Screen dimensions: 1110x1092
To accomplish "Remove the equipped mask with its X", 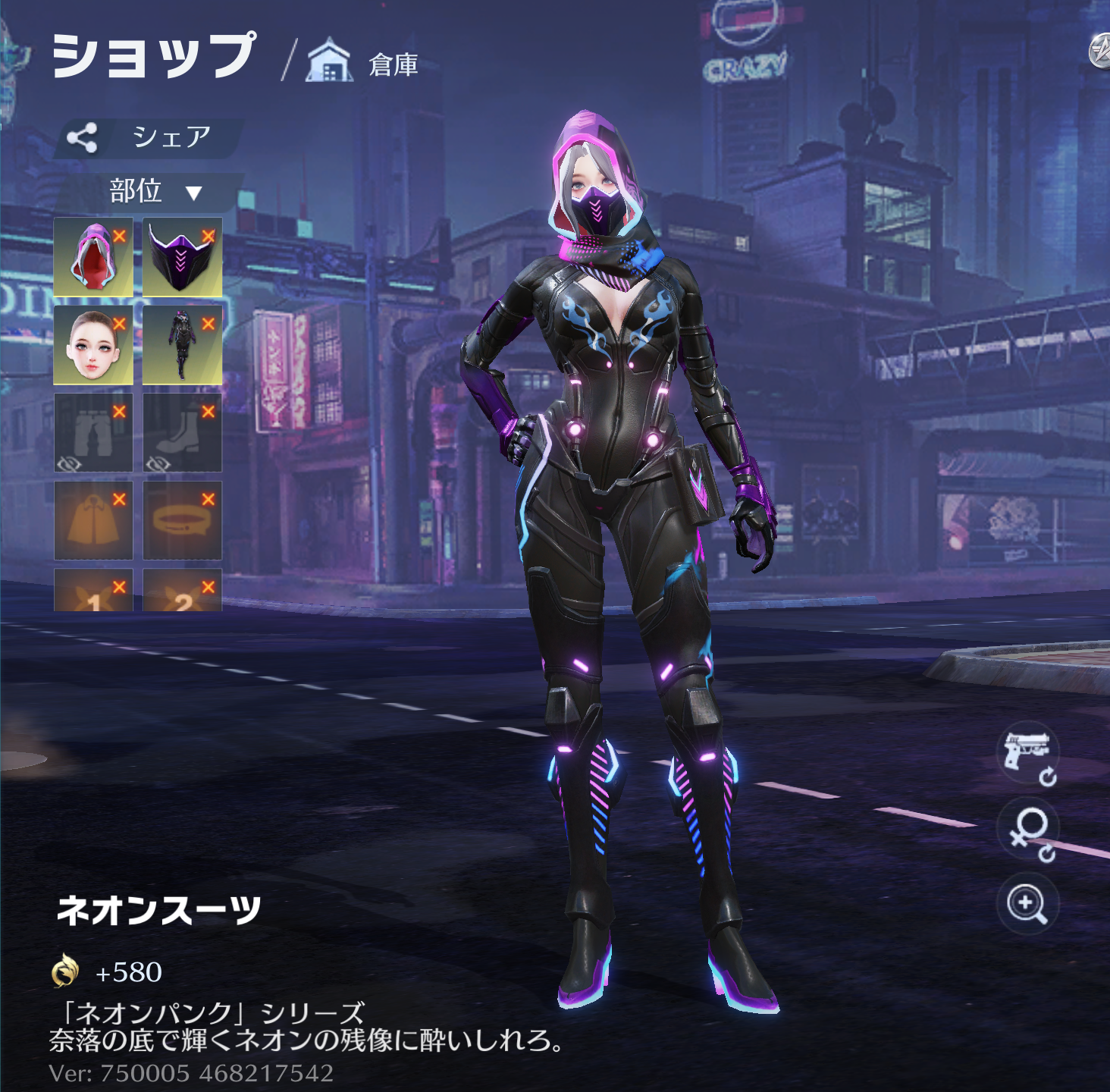I will click(x=209, y=236).
